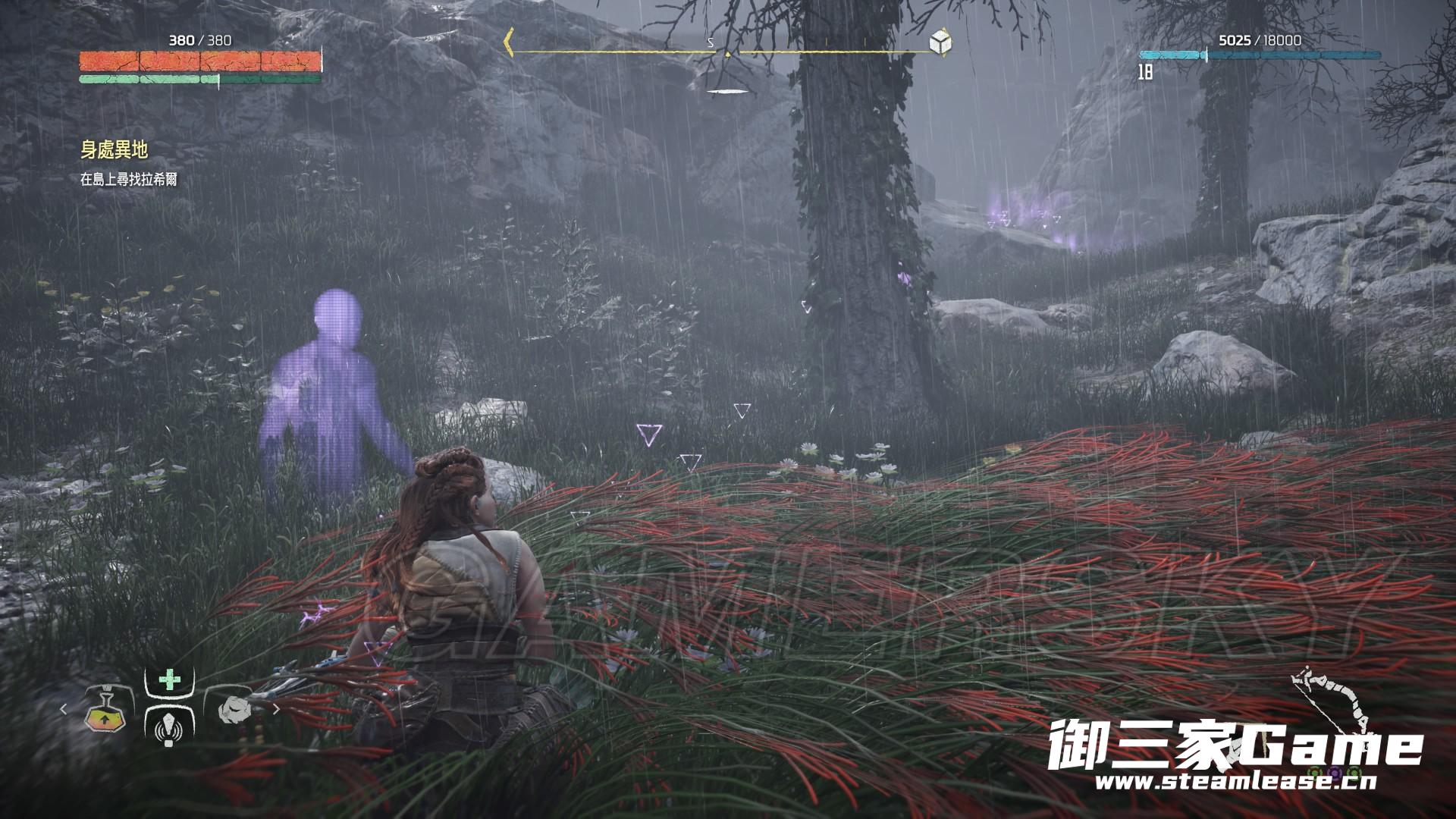
Task: Select the rock item slot
Action: [x=234, y=710]
